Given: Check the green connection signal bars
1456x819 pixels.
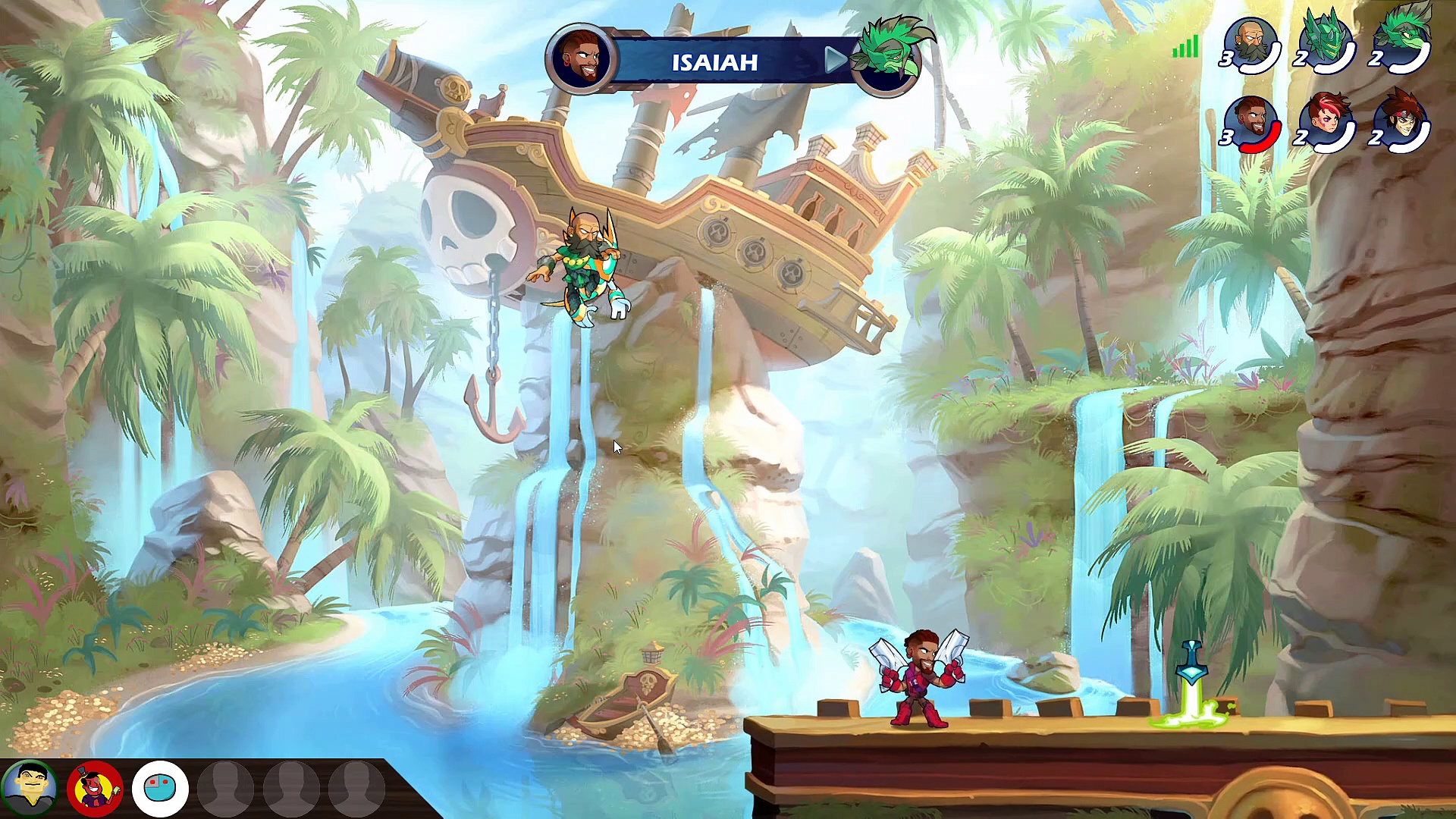Looking at the screenshot, I should point(1185,48).
